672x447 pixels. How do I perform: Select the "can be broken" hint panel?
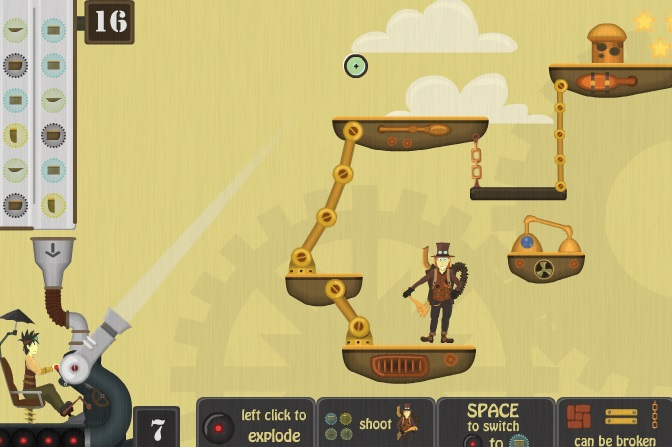(x=613, y=424)
